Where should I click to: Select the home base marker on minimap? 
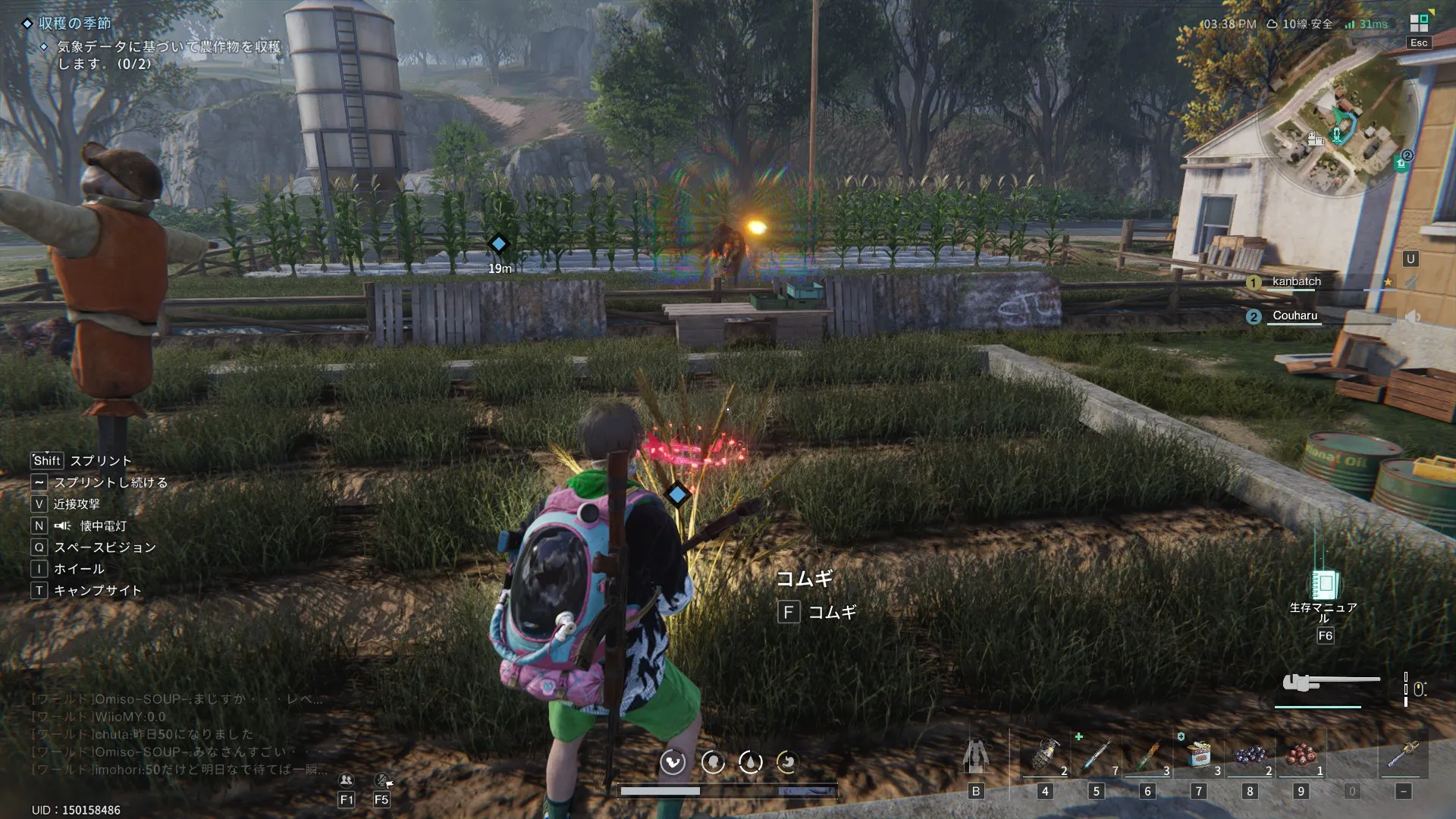(1400, 163)
